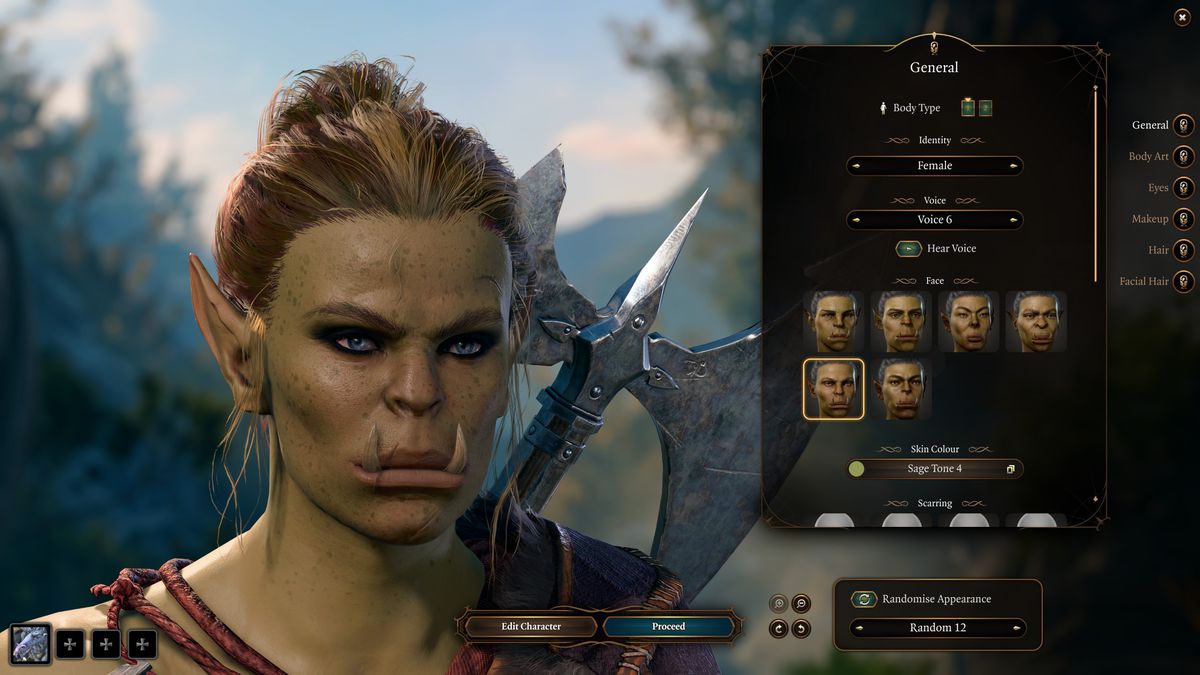Play the Hear Voice sample
Image resolution: width=1200 pixels, height=675 pixels.
click(908, 249)
